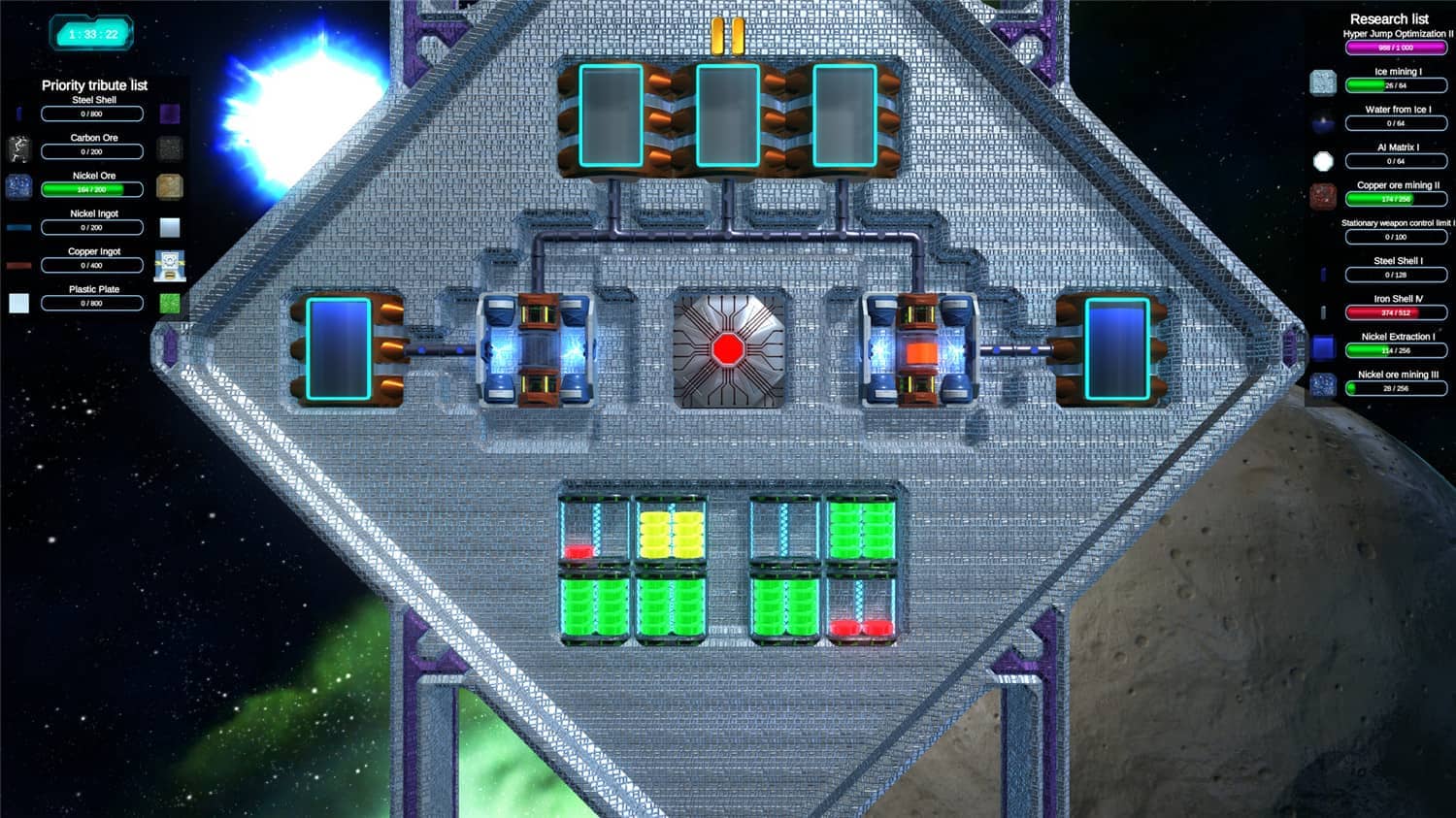Click the Water from Ice I icon

tap(1323, 121)
